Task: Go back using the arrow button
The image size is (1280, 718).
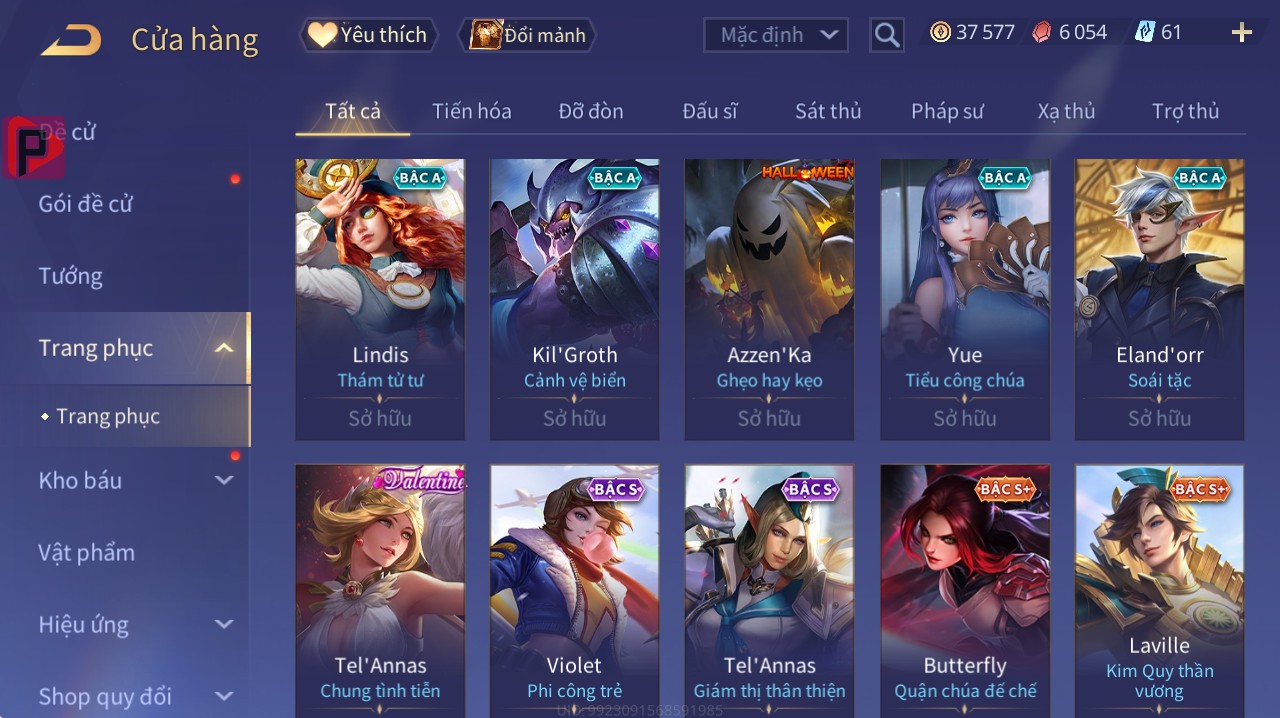Action: point(71,40)
